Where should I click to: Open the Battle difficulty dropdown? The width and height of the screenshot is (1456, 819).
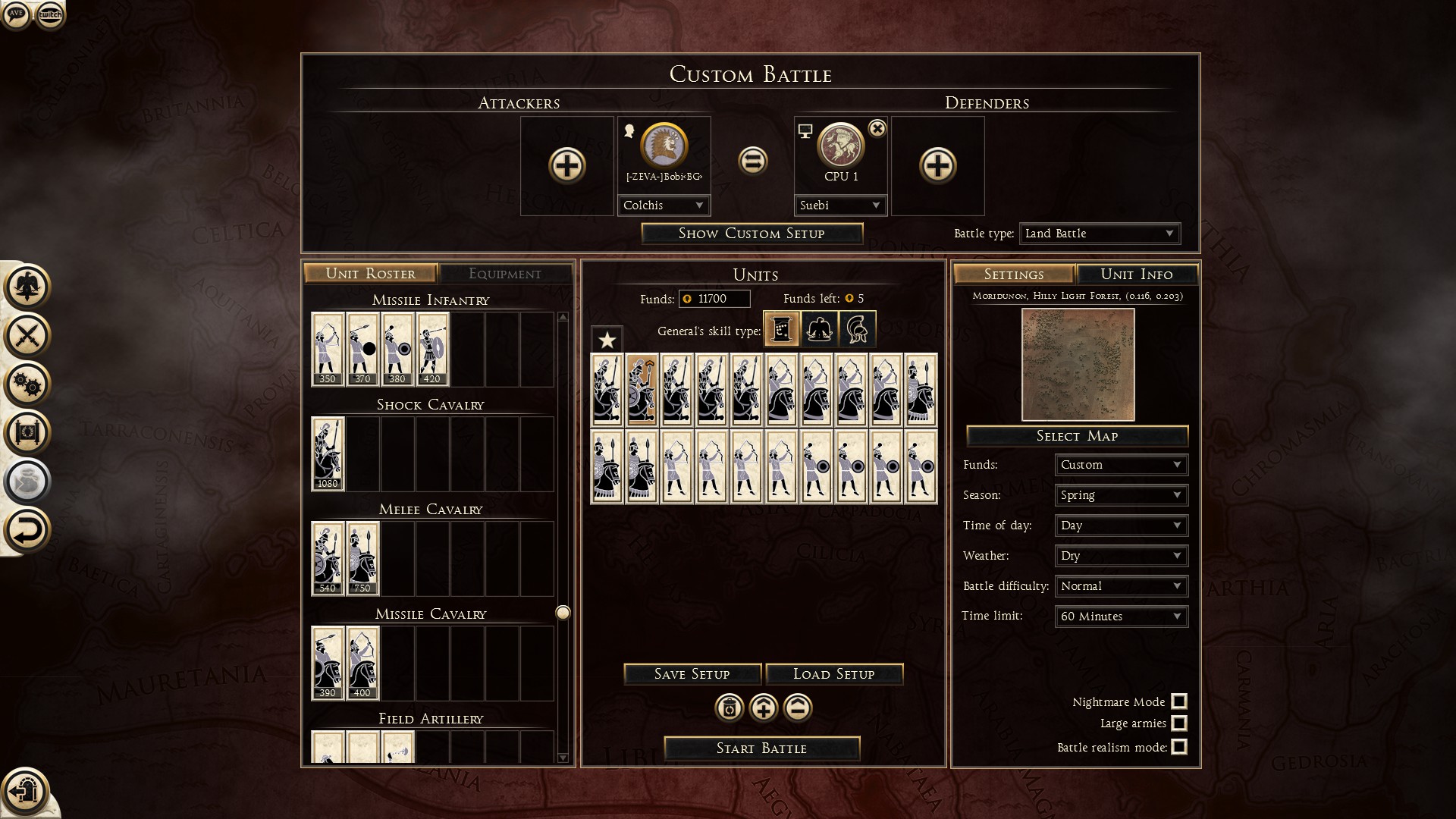1121,586
